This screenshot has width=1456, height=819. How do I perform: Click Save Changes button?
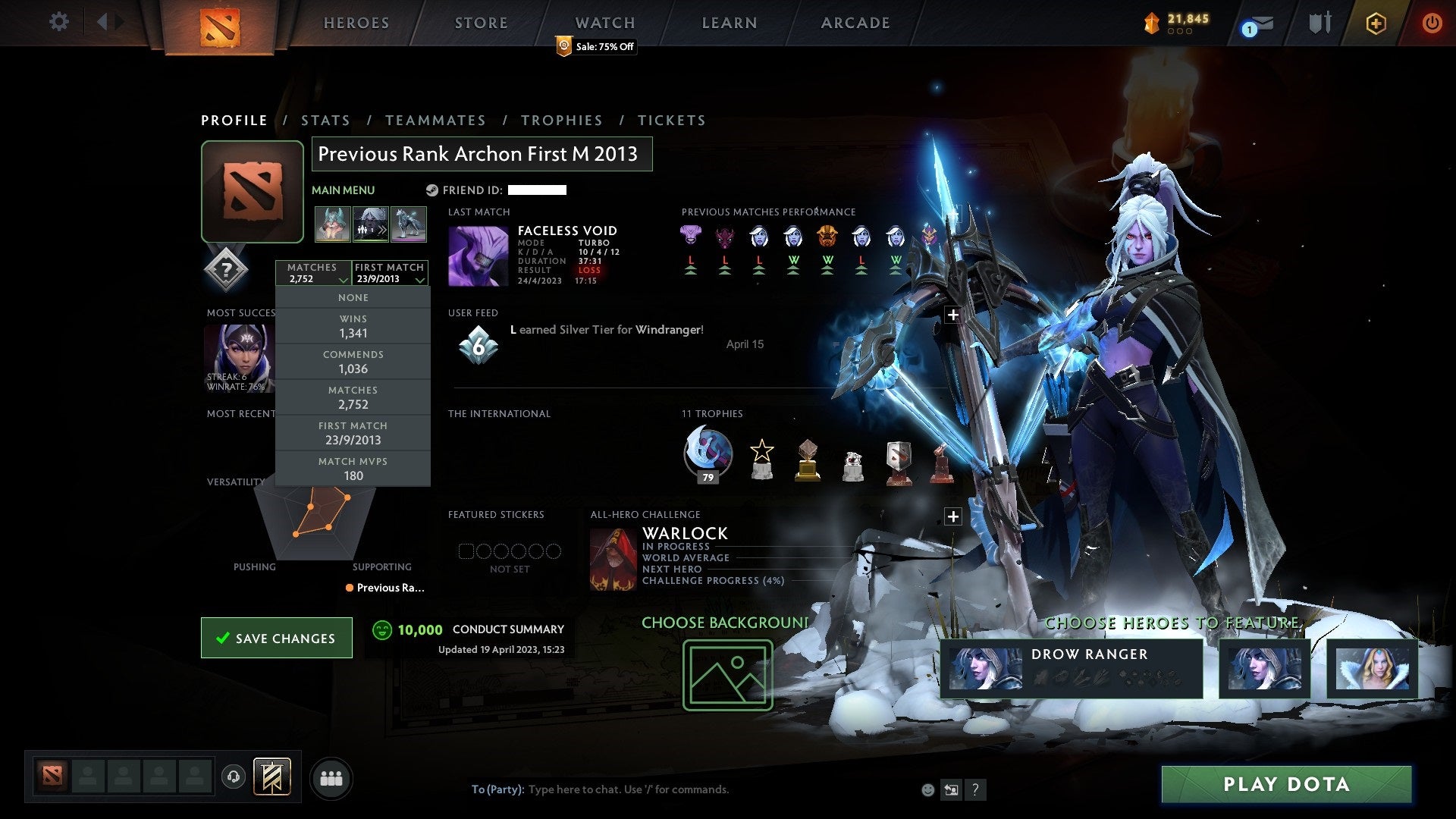(x=277, y=638)
